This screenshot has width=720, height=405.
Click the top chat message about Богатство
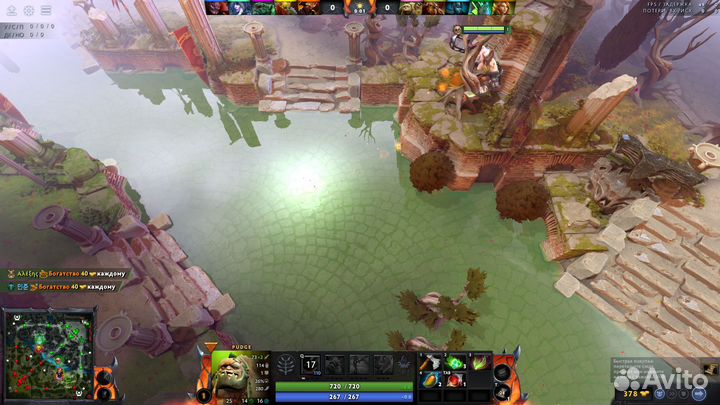[68, 273]
